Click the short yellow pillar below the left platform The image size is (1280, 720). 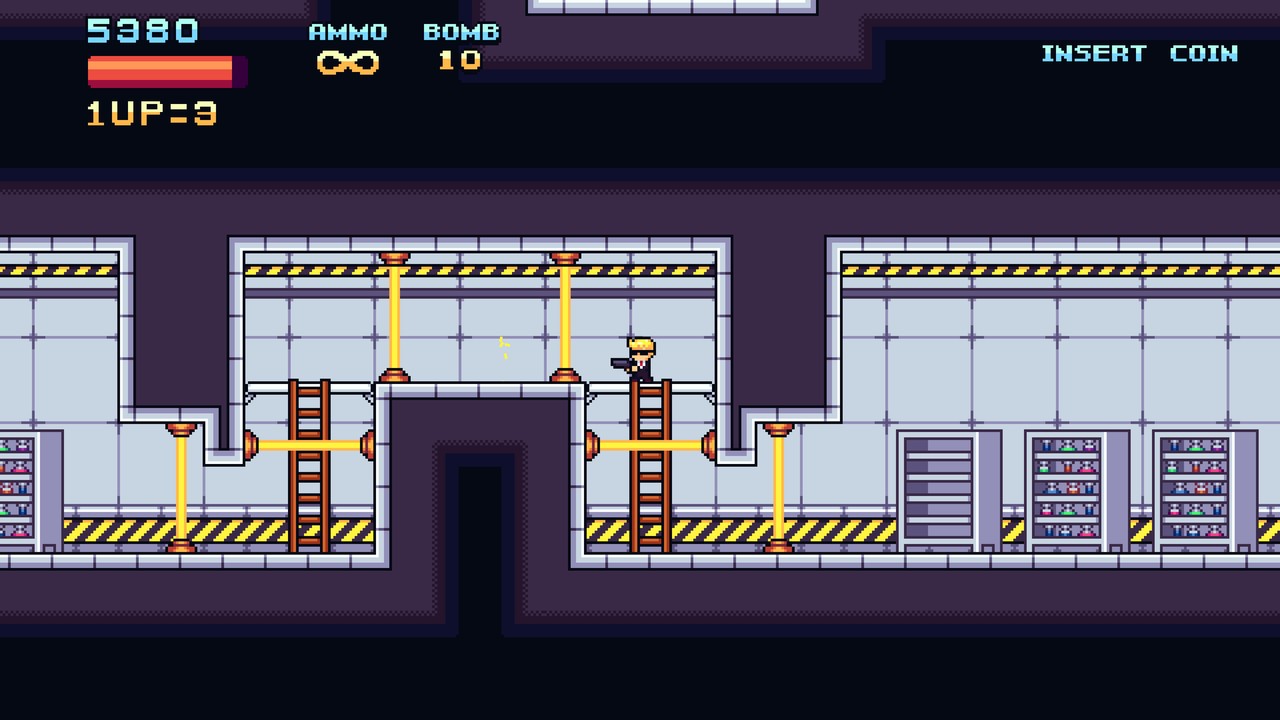tap(182, 490)
